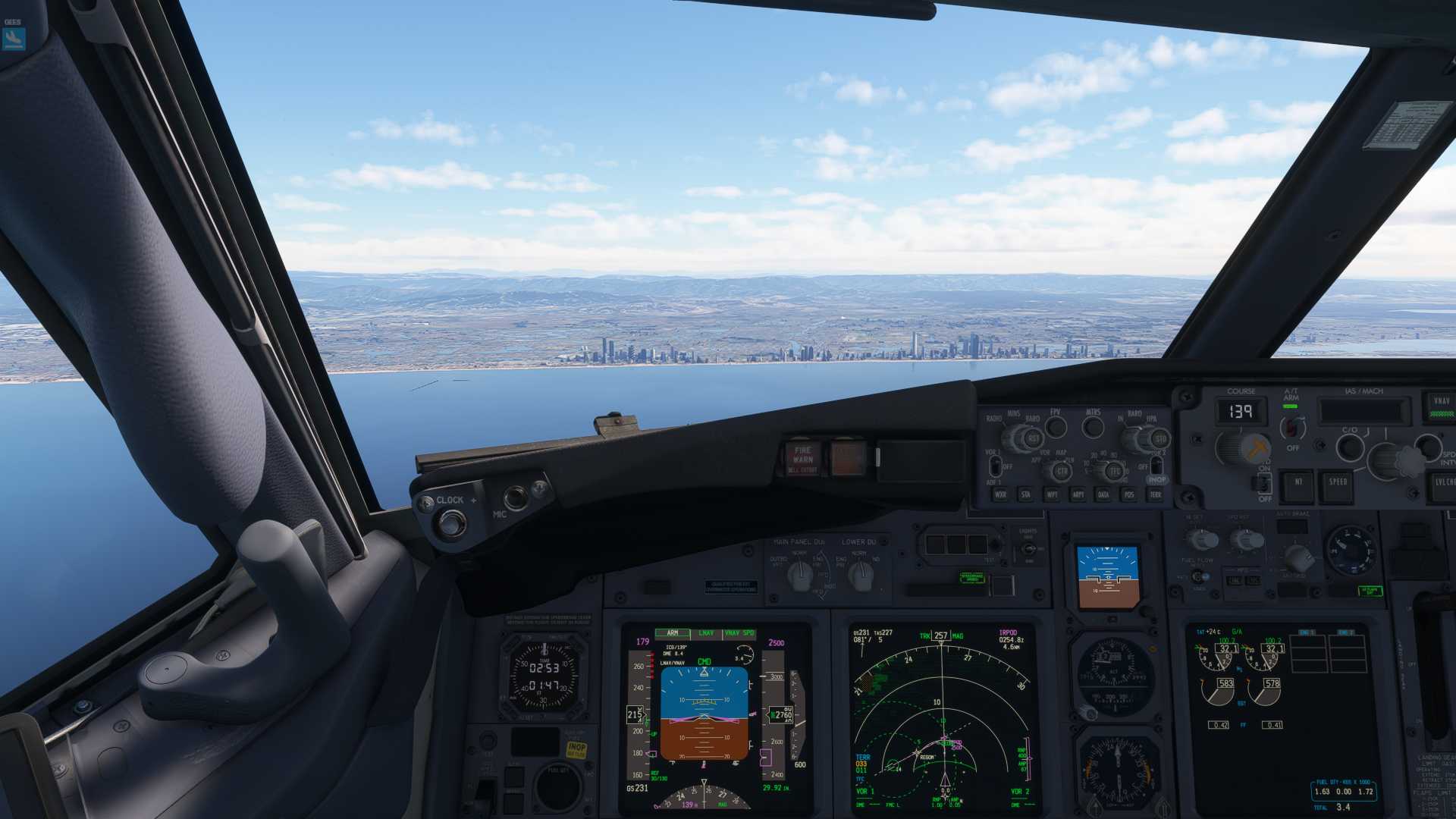The height and width of the screenshot is (819, 1456).
Task: Click the WXR weather radar button
Action: click(1000, 494)
